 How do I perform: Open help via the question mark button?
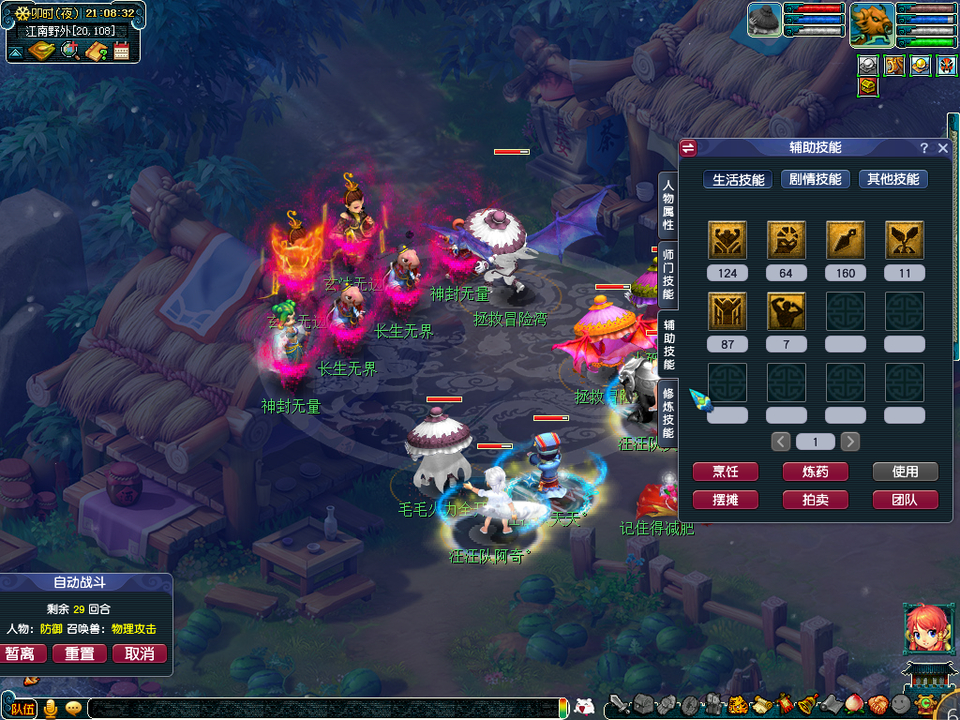click(924, 148)
